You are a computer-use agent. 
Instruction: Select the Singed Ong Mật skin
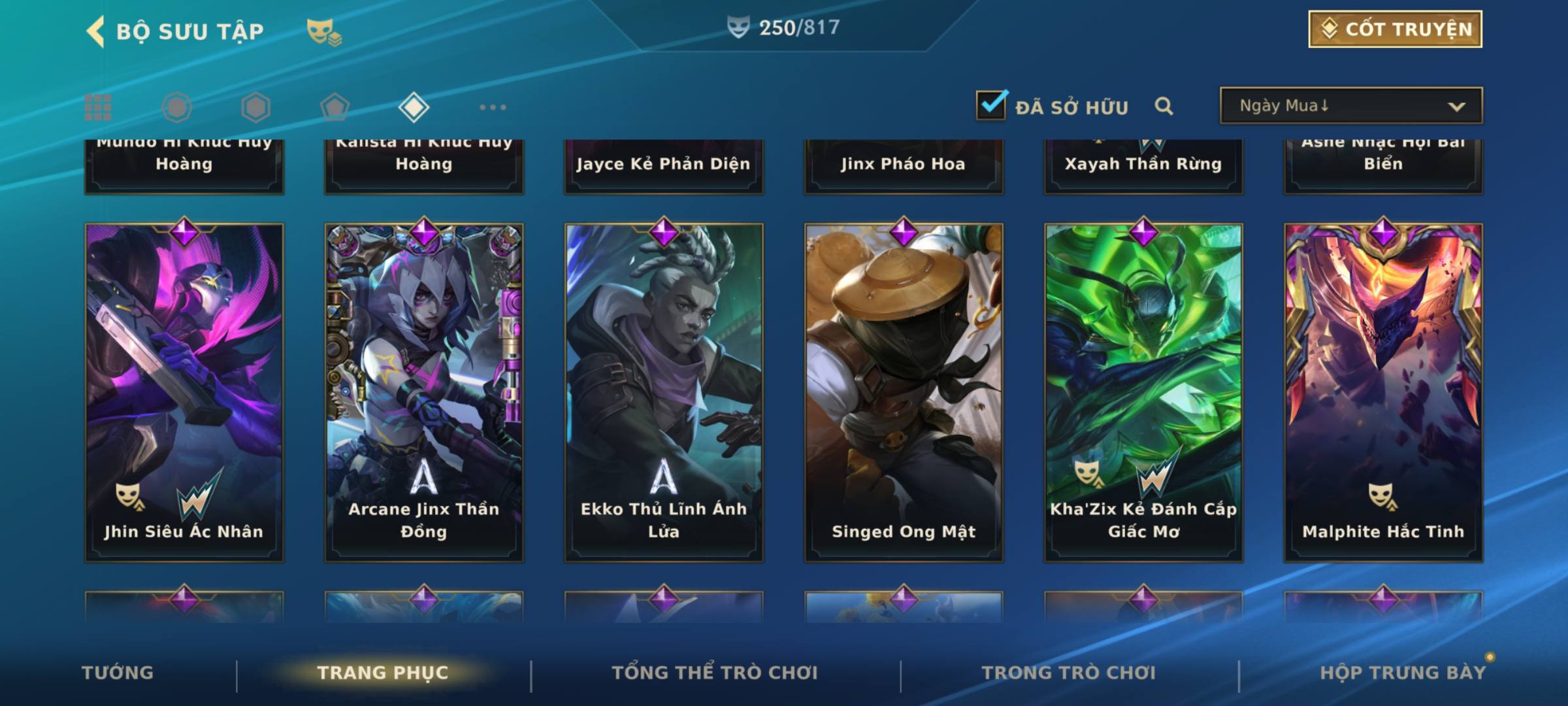(904, 392)
